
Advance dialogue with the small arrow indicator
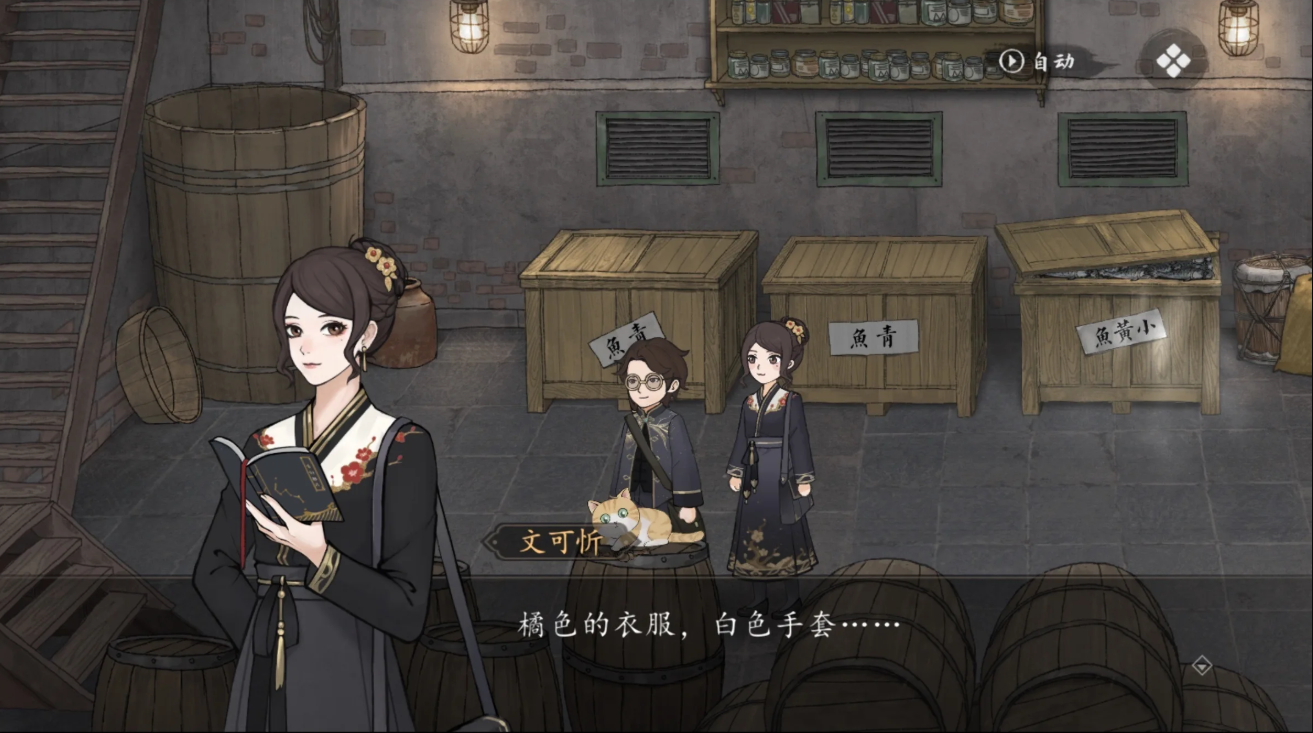[1202, 666]
